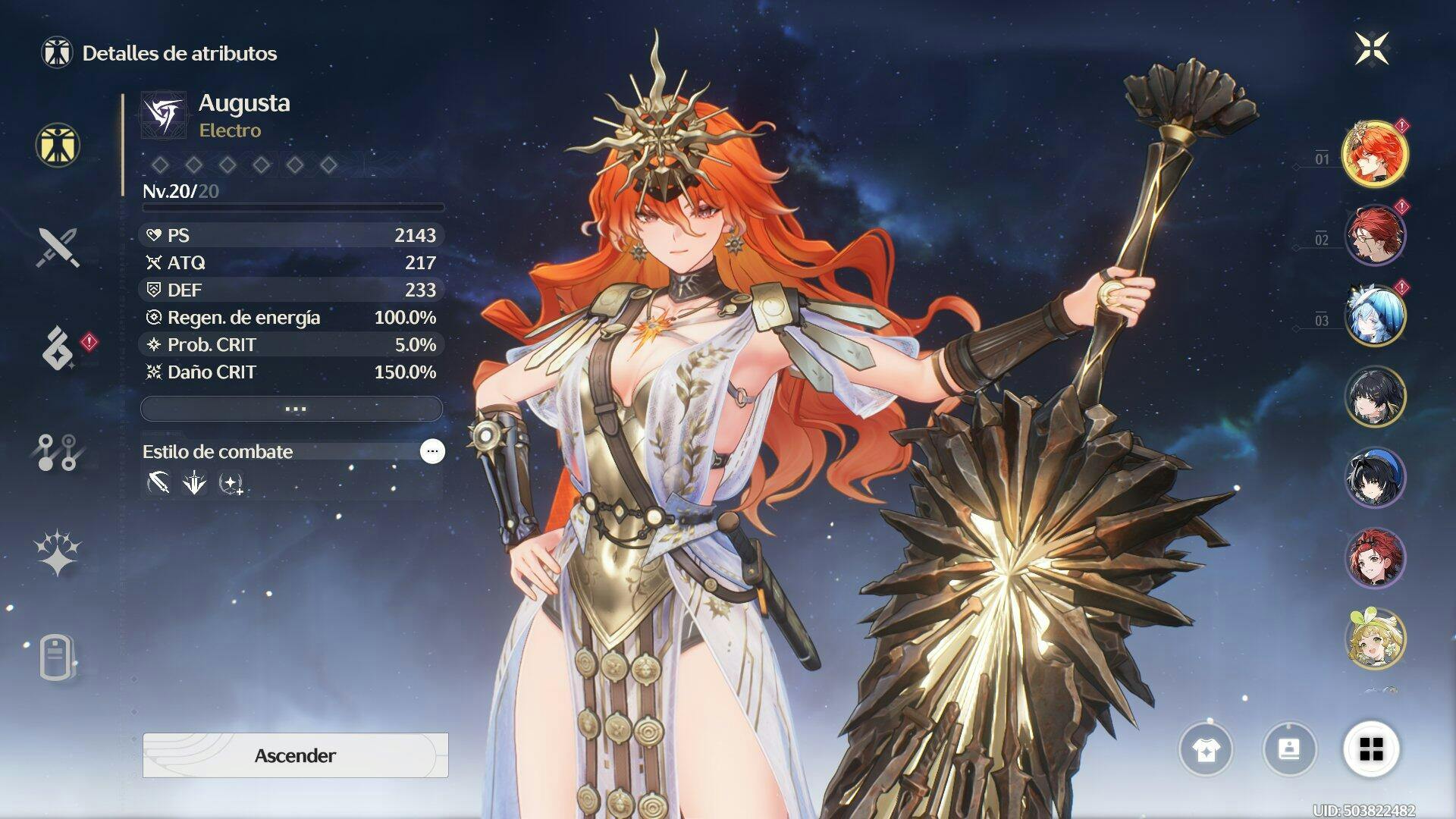Open Estilo de combate details bubble

coord(432,451)
